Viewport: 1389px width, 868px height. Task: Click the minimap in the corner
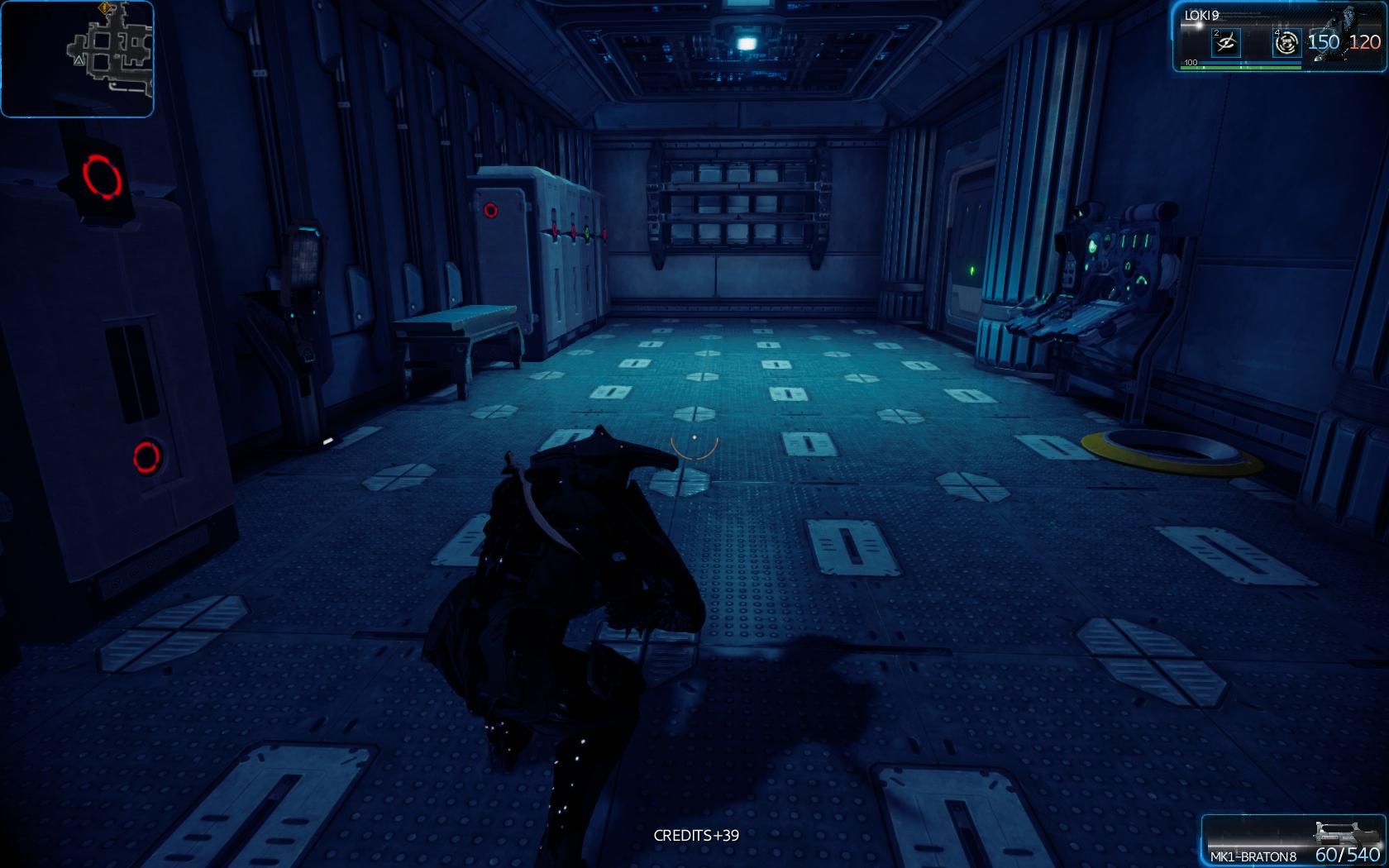click(77, 59)
